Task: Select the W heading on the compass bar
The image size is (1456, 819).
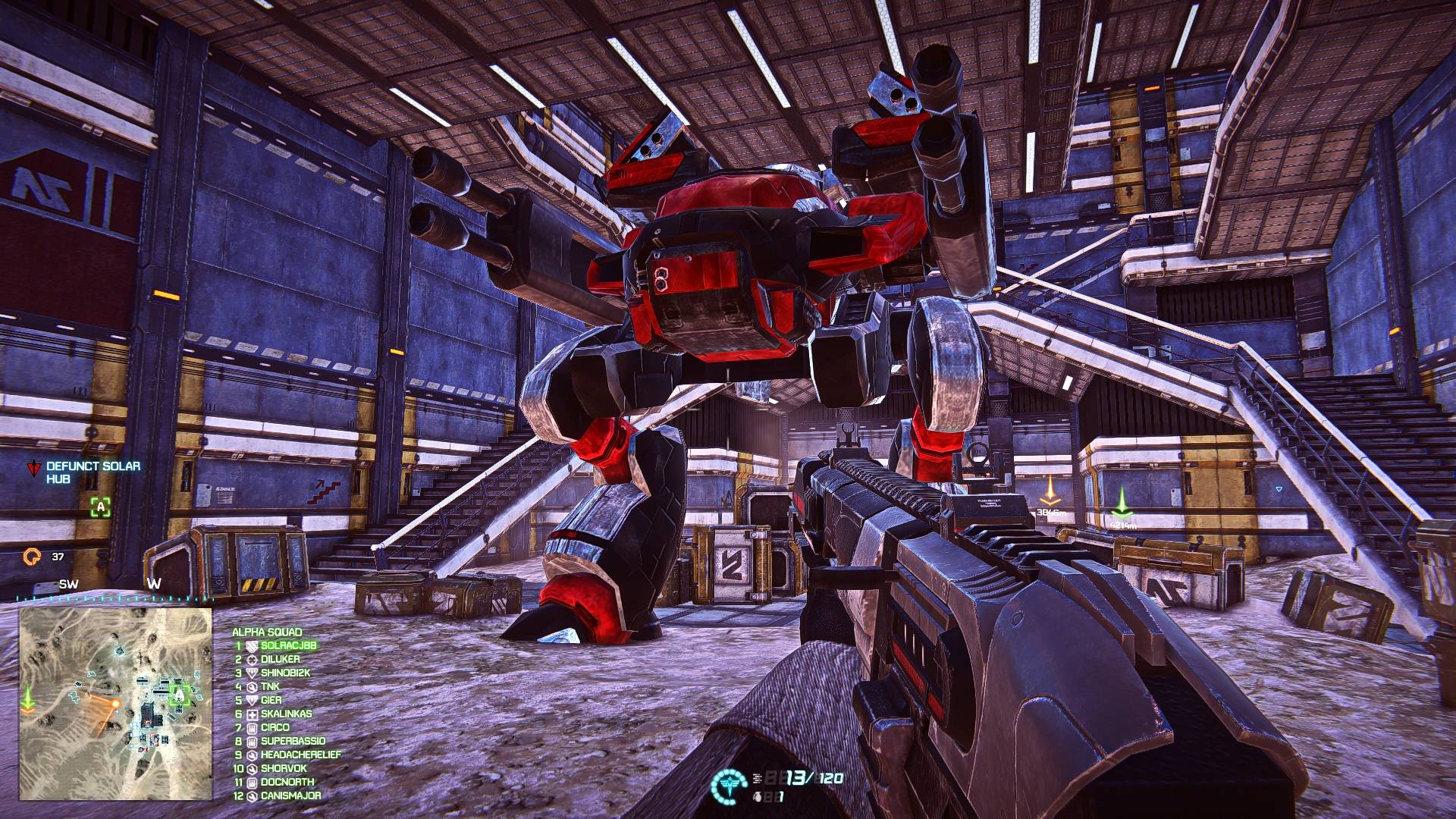Action: pos(157,585)
